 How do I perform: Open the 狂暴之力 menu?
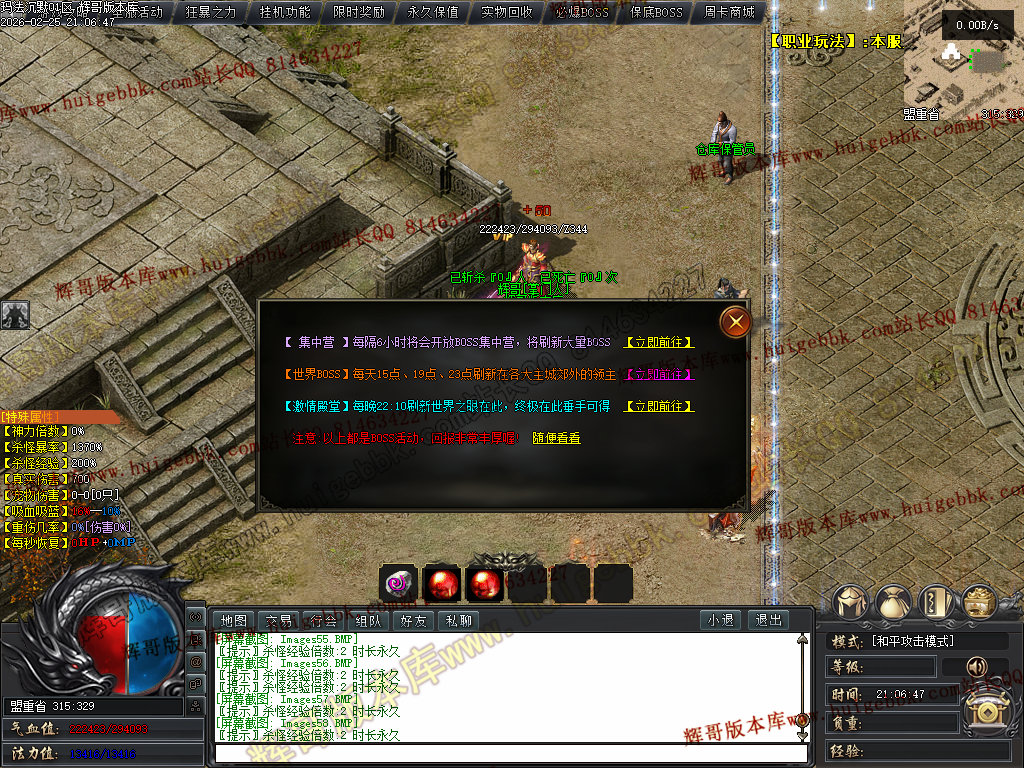211,13
